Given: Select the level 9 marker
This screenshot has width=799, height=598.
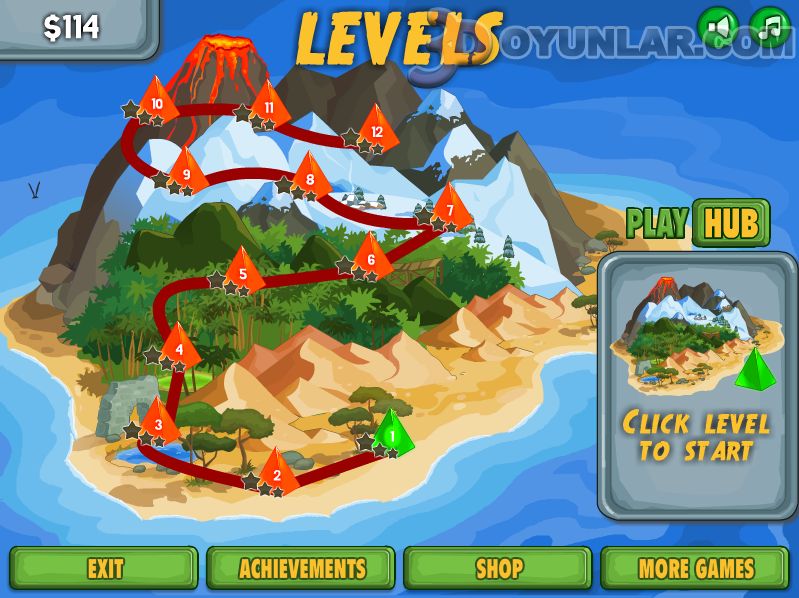Looking at the screenshot, I should point(186,172).
